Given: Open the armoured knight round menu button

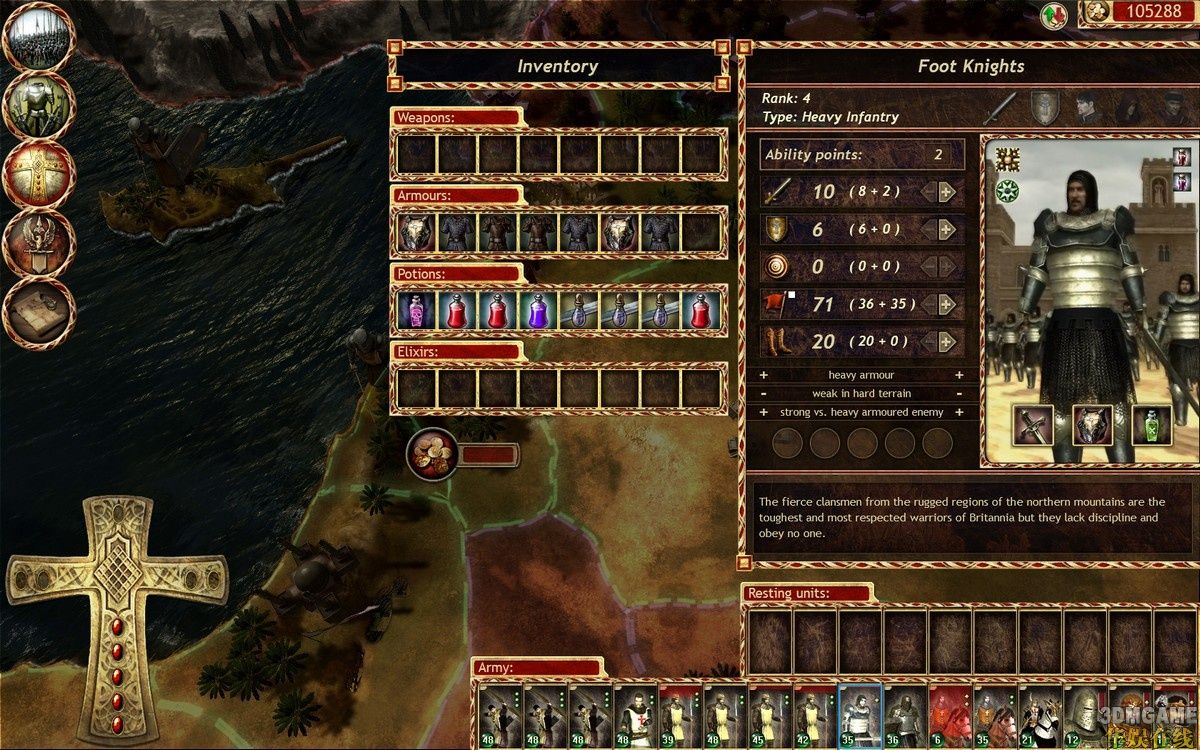Looking at the screenshot, I should pyautogui.click(x=40, y=106).
